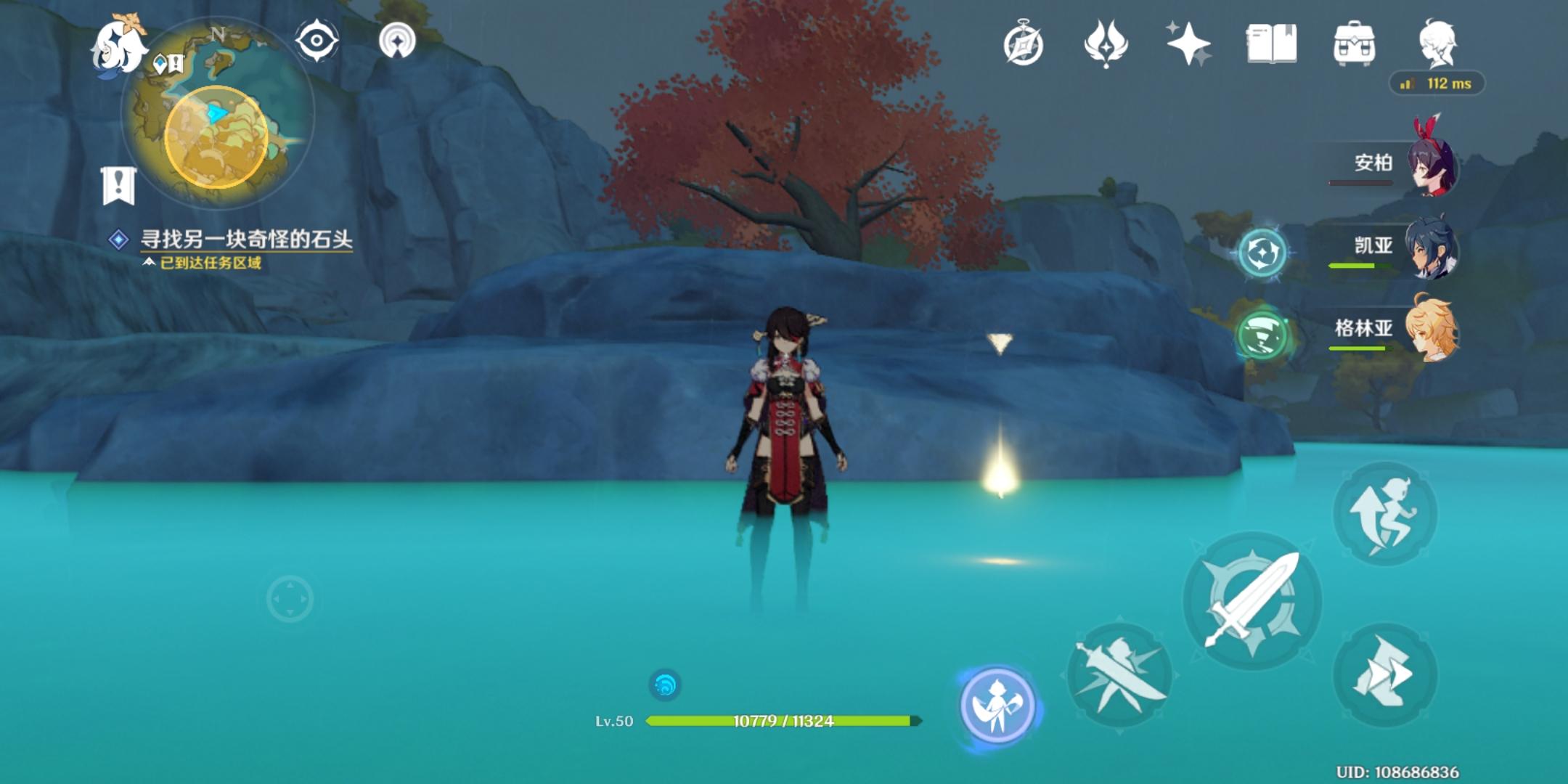
Task: Open the wish star icon
Action: tap(1188, 44)
